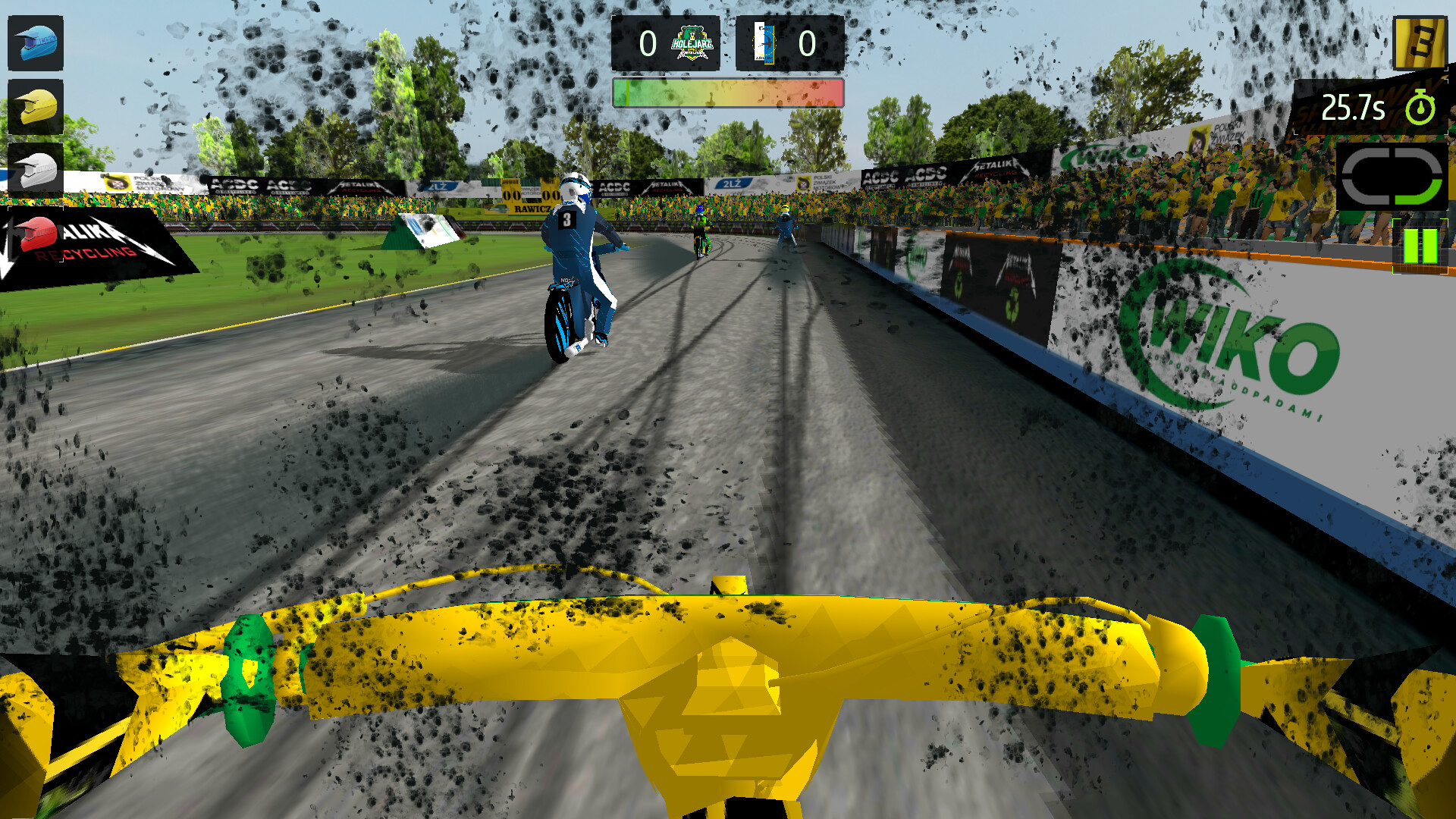Select the away team score panel
Viewport: 1456px width, 819px height.
791,43
